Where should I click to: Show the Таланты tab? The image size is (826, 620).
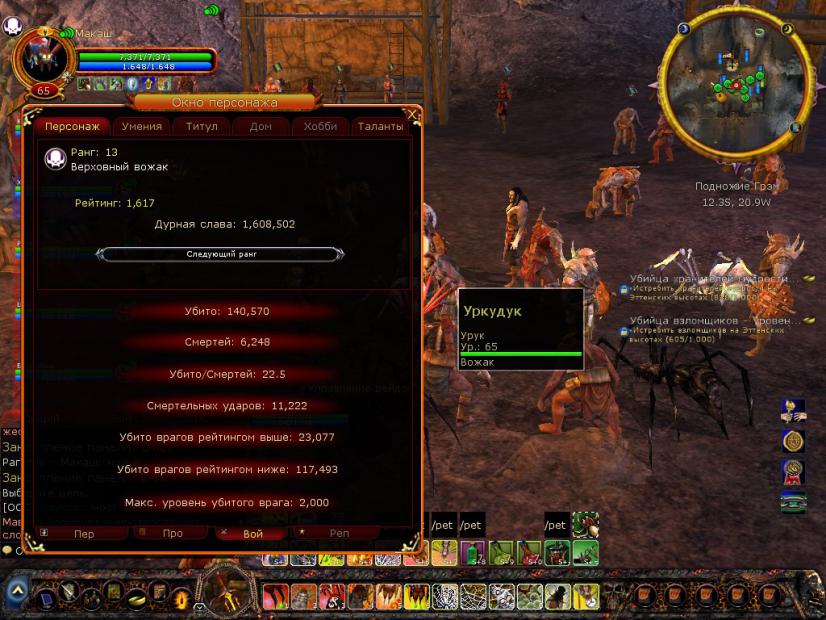(x=380, y=127)
